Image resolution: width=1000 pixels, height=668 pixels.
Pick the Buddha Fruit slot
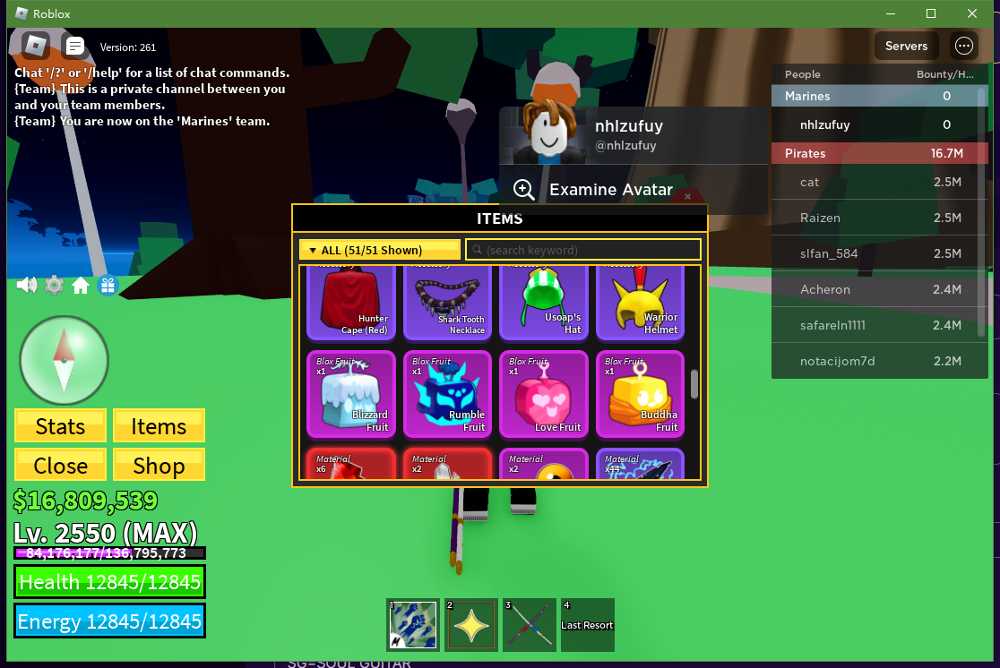[x=640, y=394]
